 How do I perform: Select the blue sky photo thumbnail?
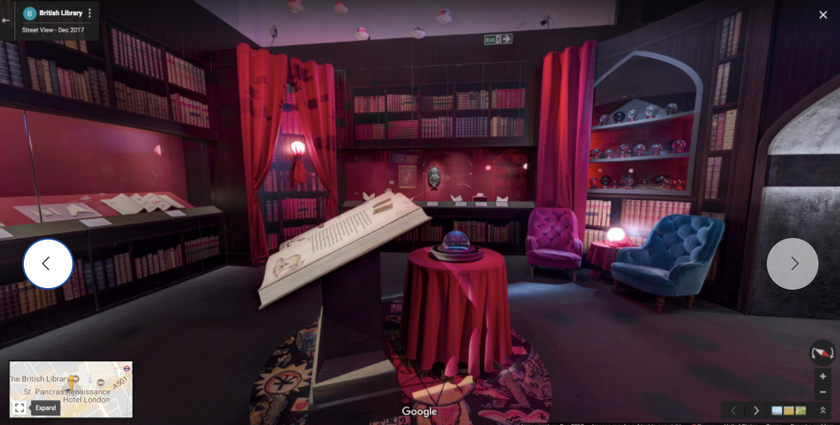(777, 410)
